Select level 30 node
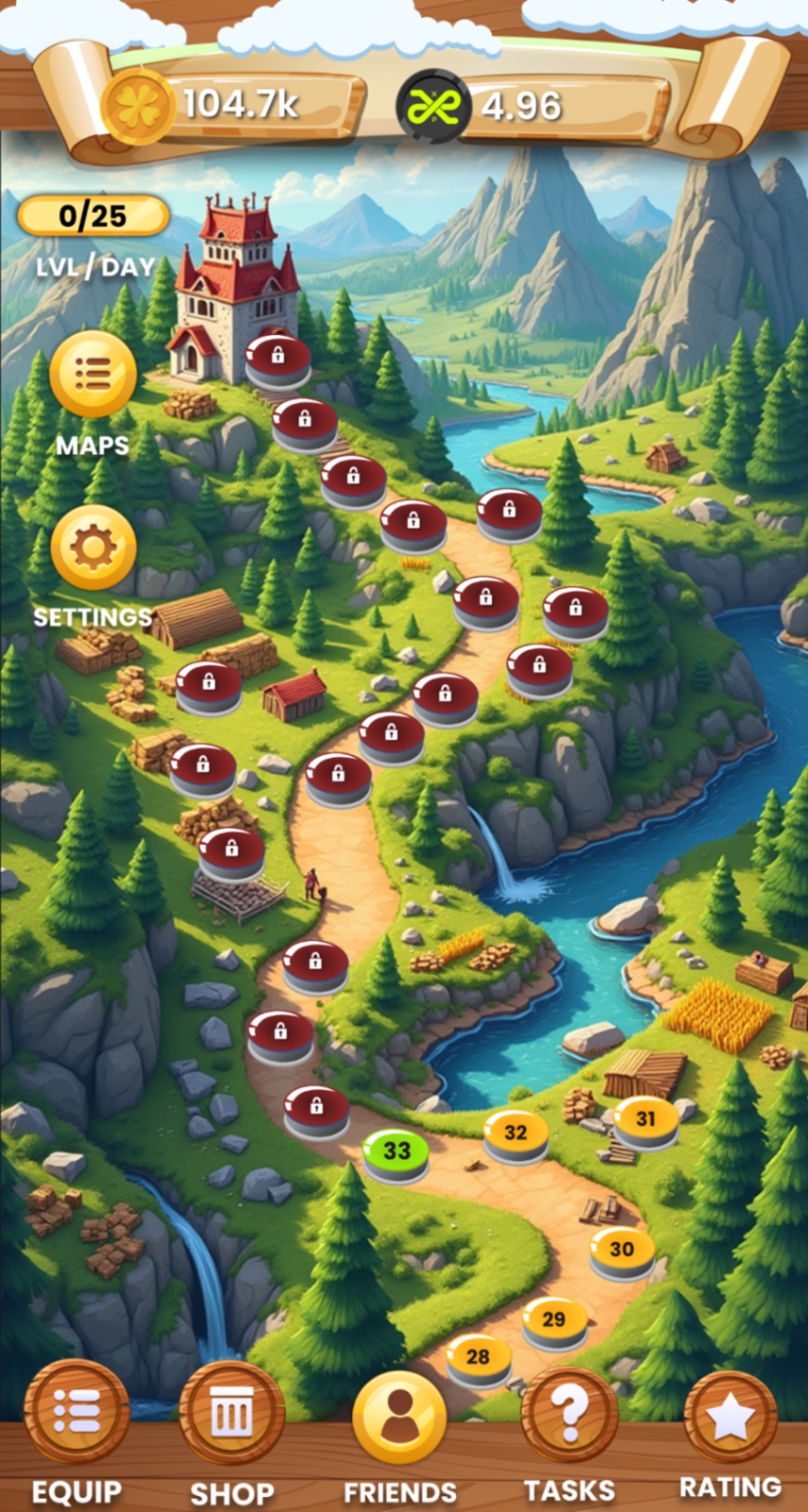This screenshot has height=1512, width=808. pos(621,1250)
